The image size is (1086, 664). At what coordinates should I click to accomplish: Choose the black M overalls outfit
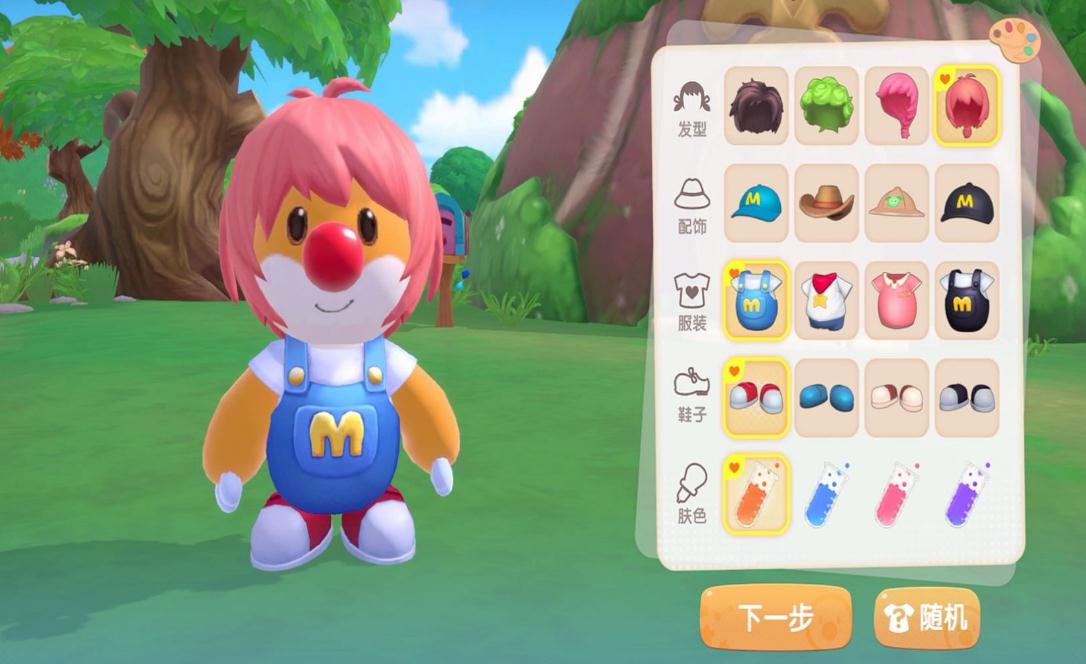[x=967, y=300]
